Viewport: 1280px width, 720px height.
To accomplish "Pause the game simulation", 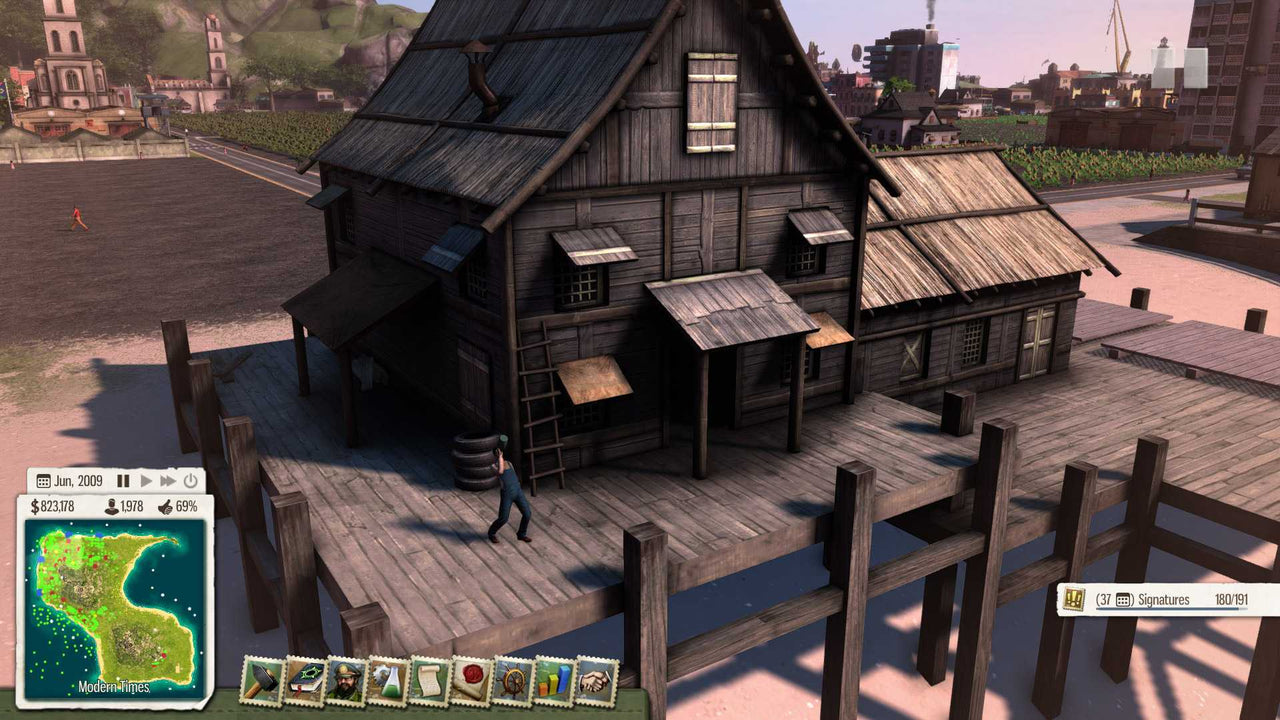I will pos(122,481).
